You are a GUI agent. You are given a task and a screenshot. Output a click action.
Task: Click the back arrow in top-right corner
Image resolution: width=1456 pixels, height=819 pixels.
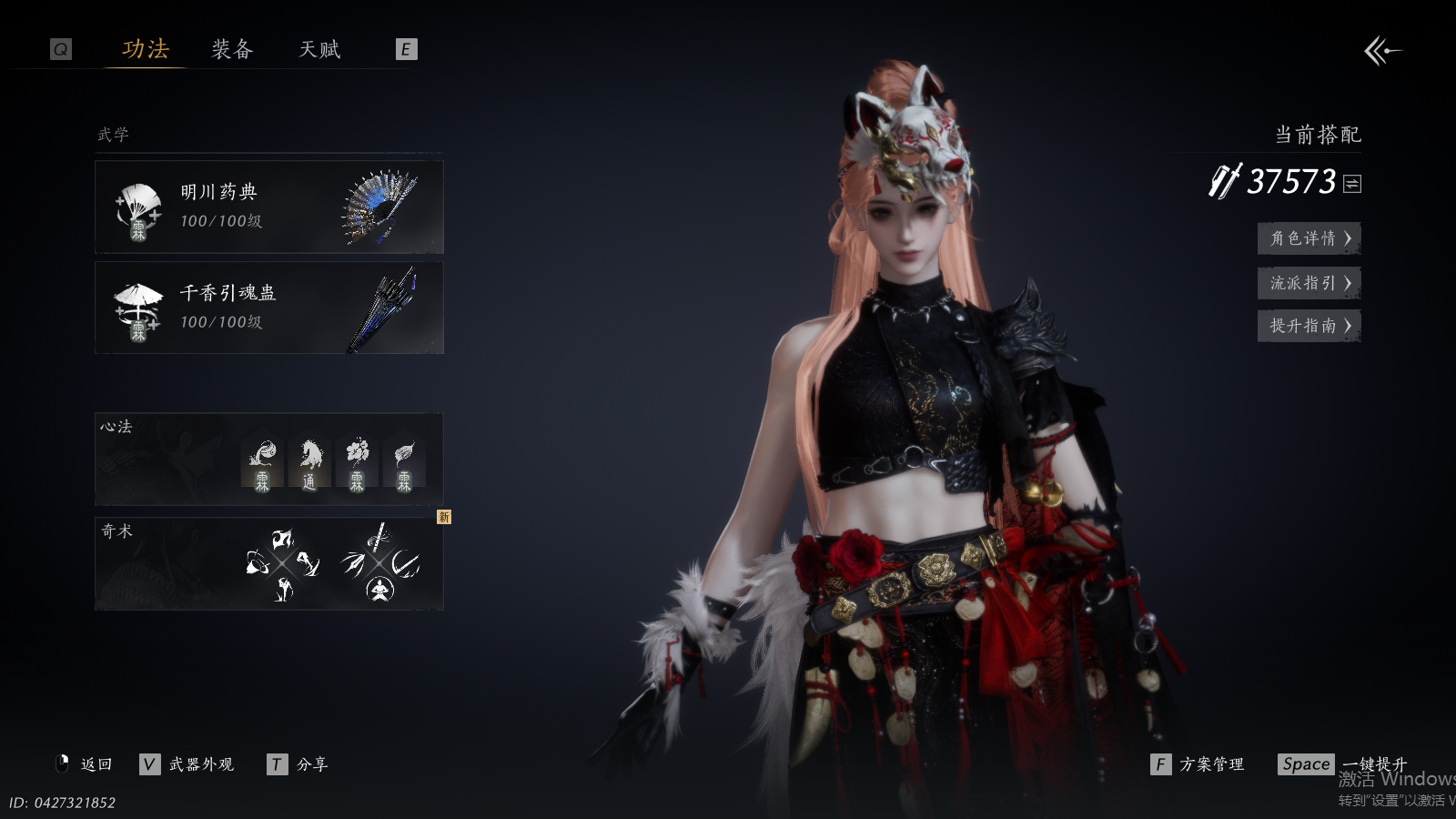click(x=1382, y=51)
